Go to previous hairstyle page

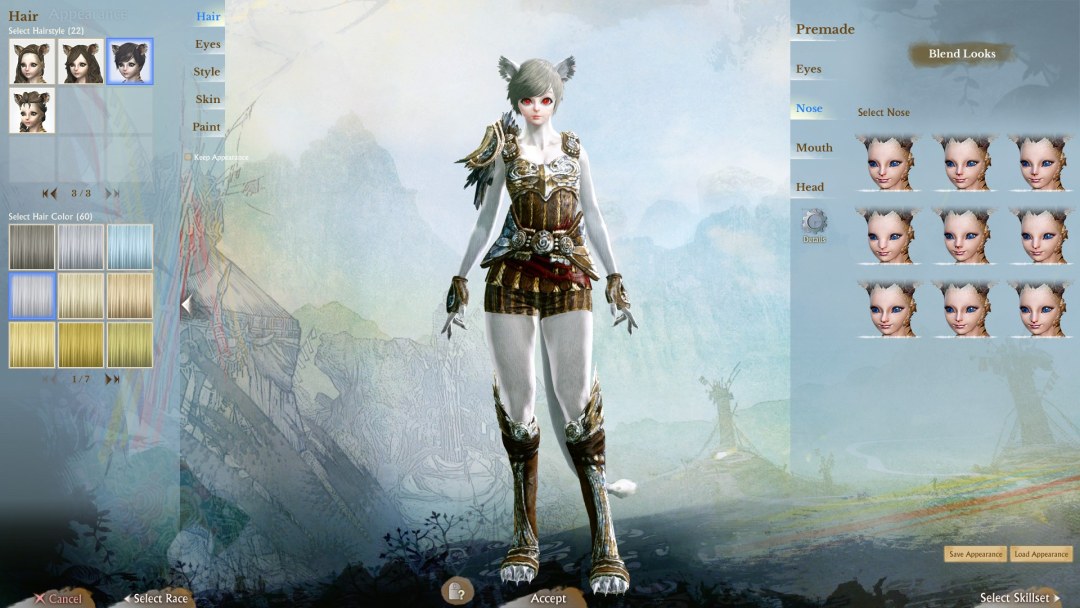48,193
